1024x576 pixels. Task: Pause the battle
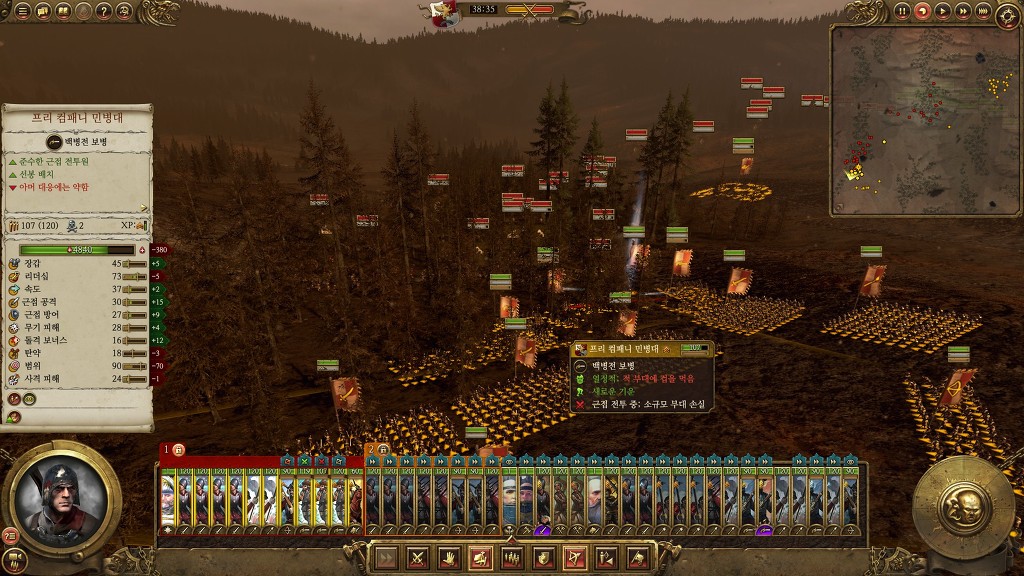(x=902, y=11)
